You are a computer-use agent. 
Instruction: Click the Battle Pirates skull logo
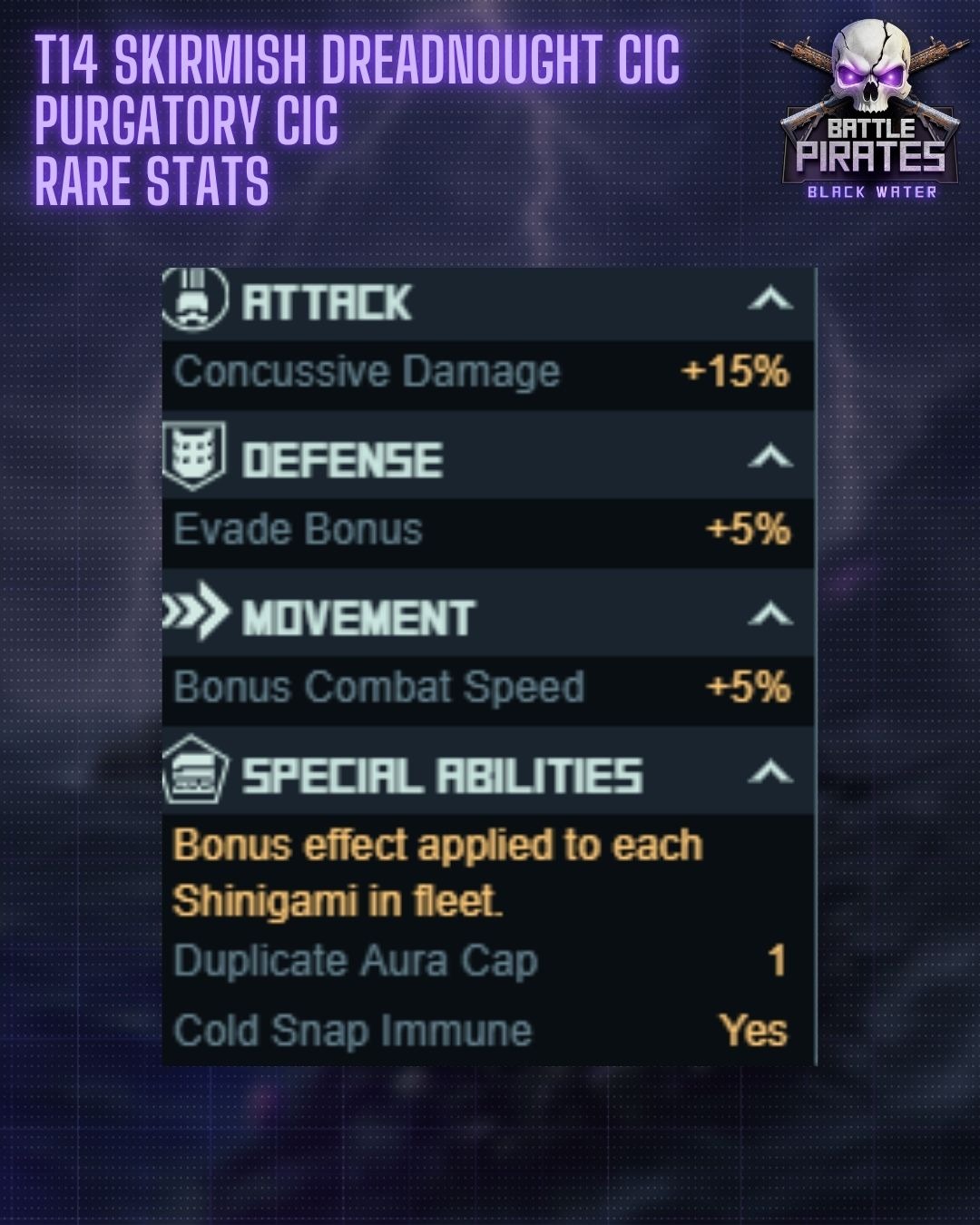click(870, 107)
